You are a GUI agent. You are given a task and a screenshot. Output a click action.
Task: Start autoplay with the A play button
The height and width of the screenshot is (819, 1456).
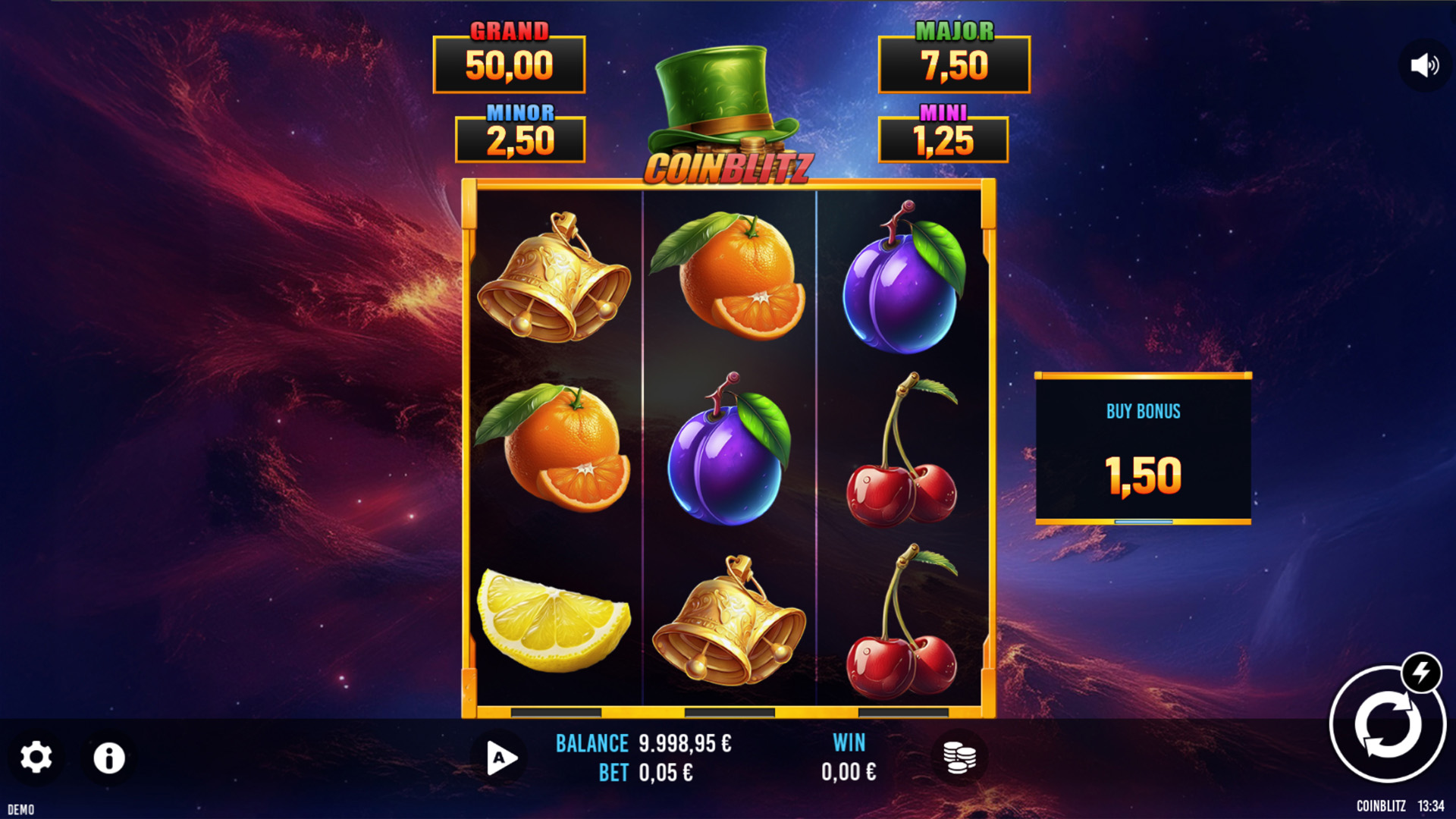tap(500, 758)
